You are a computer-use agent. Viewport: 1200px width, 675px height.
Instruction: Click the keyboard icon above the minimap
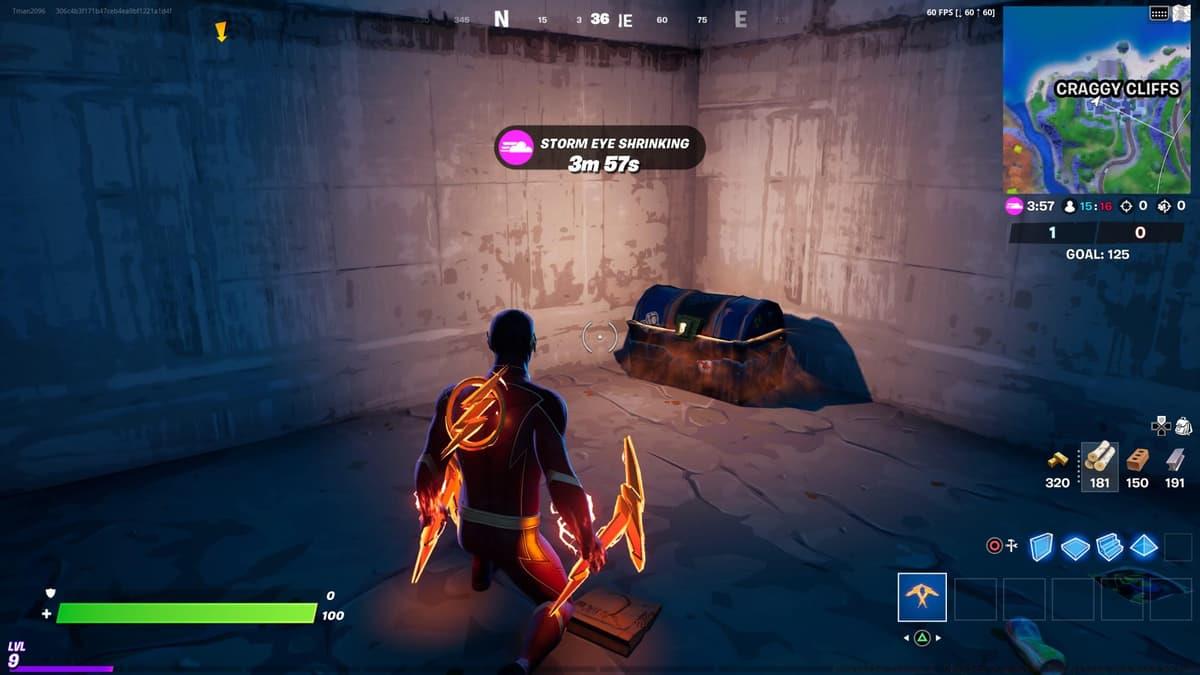pos(1160,13)
